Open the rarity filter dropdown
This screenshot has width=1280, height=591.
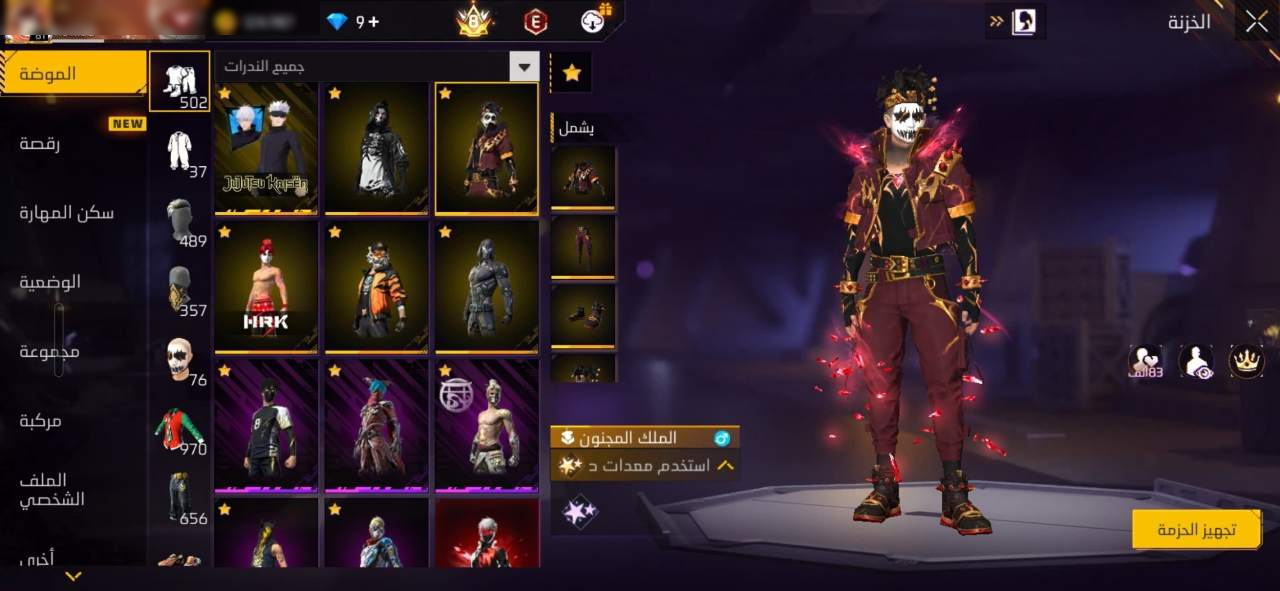[x=524, y=67]
